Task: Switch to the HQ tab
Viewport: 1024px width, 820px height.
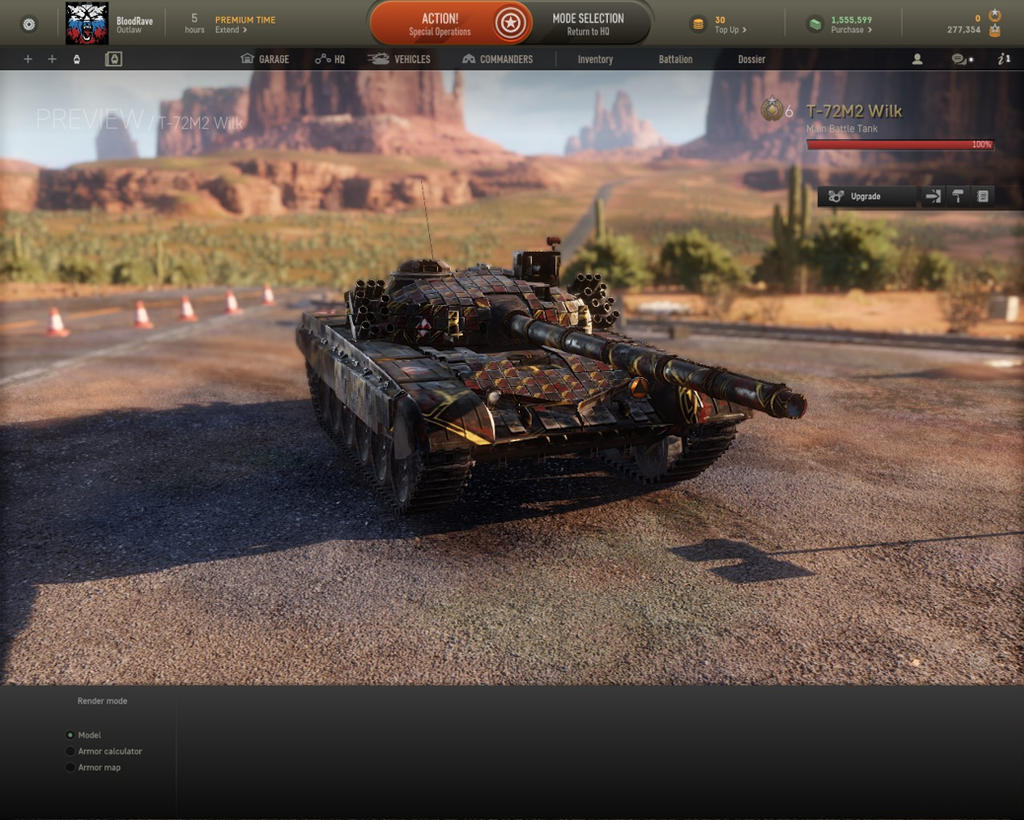Action: pyautogui.click(x=330, y=59)
